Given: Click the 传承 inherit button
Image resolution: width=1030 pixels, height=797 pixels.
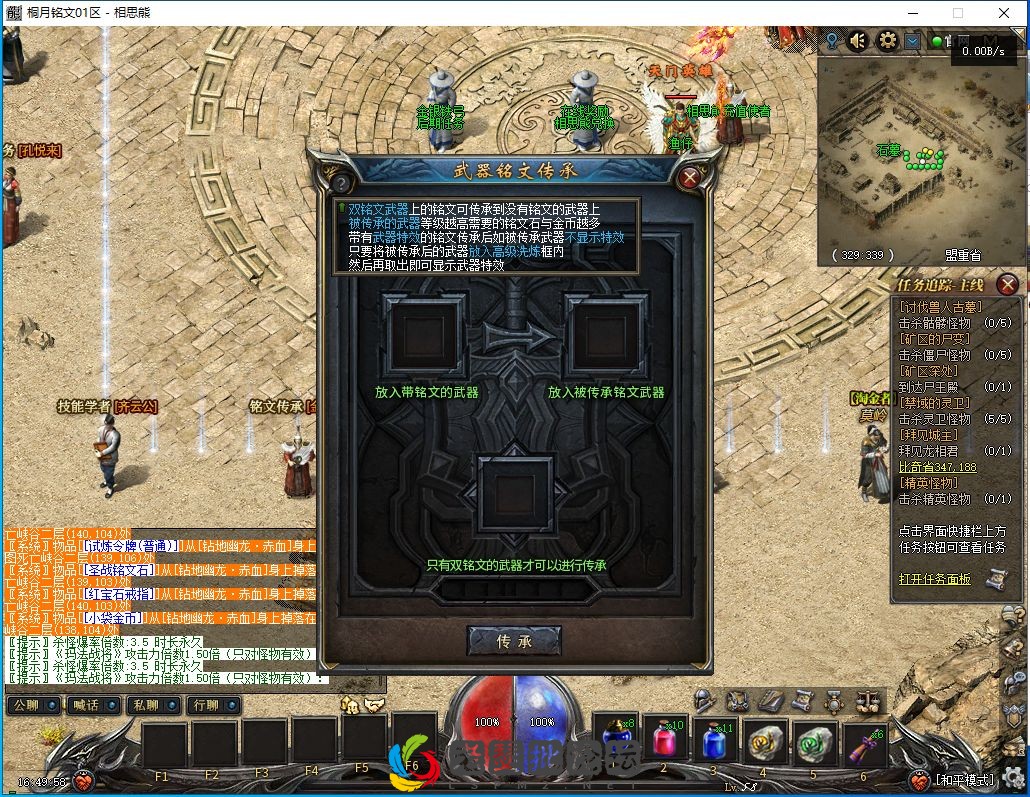Looking at the screenshot, I should click(514, 640).
